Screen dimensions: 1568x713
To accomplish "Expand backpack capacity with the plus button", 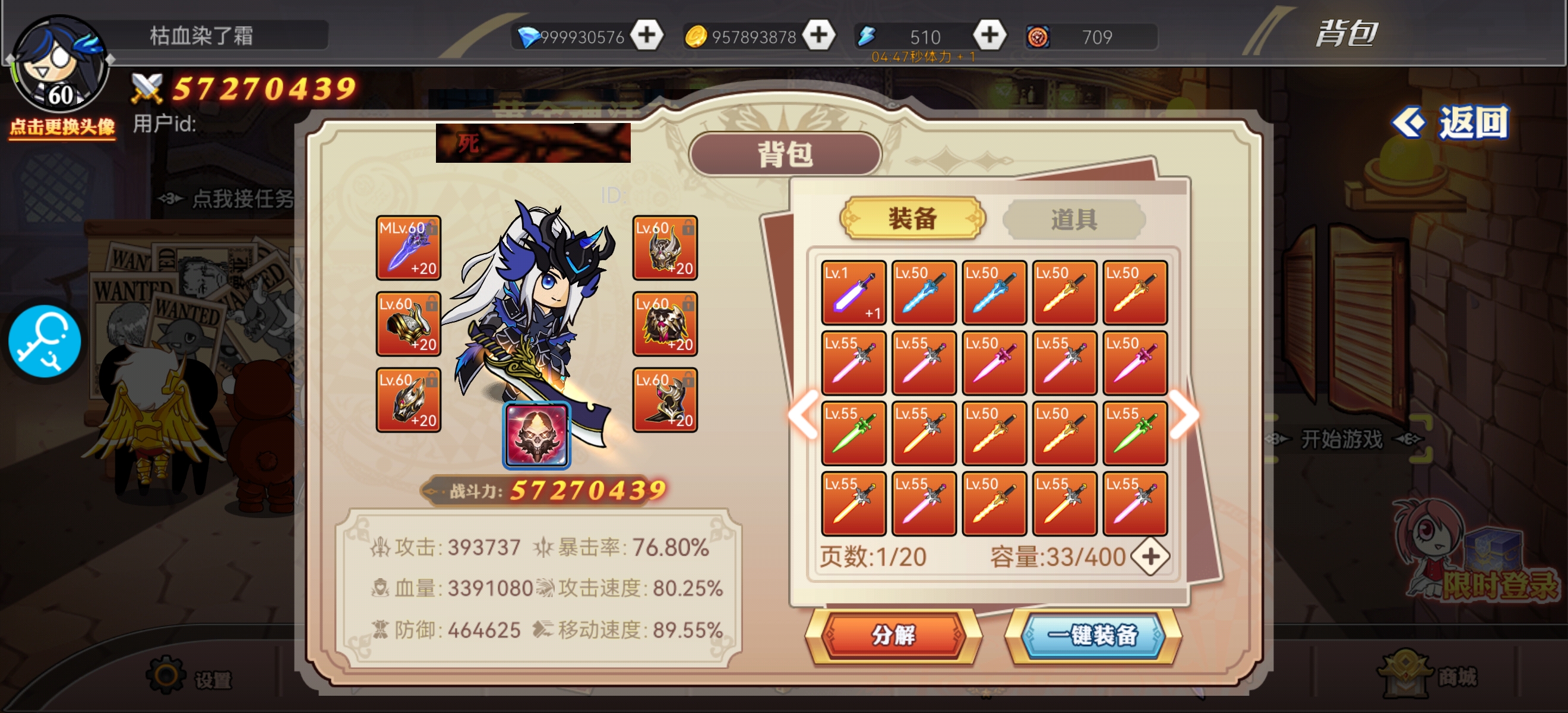I will 1150,557.
